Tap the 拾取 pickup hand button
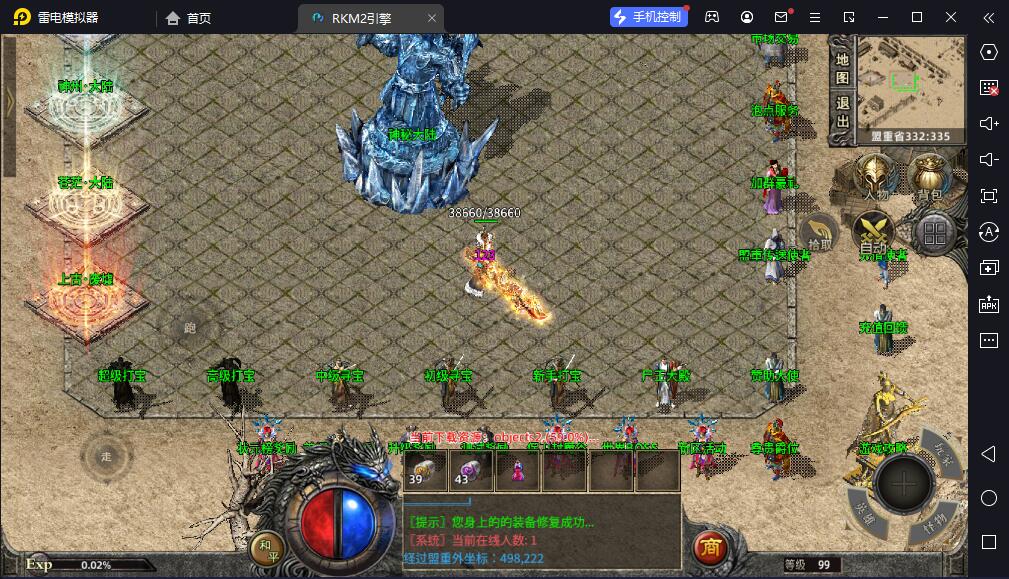1009x579 pixels. (819, 233)
